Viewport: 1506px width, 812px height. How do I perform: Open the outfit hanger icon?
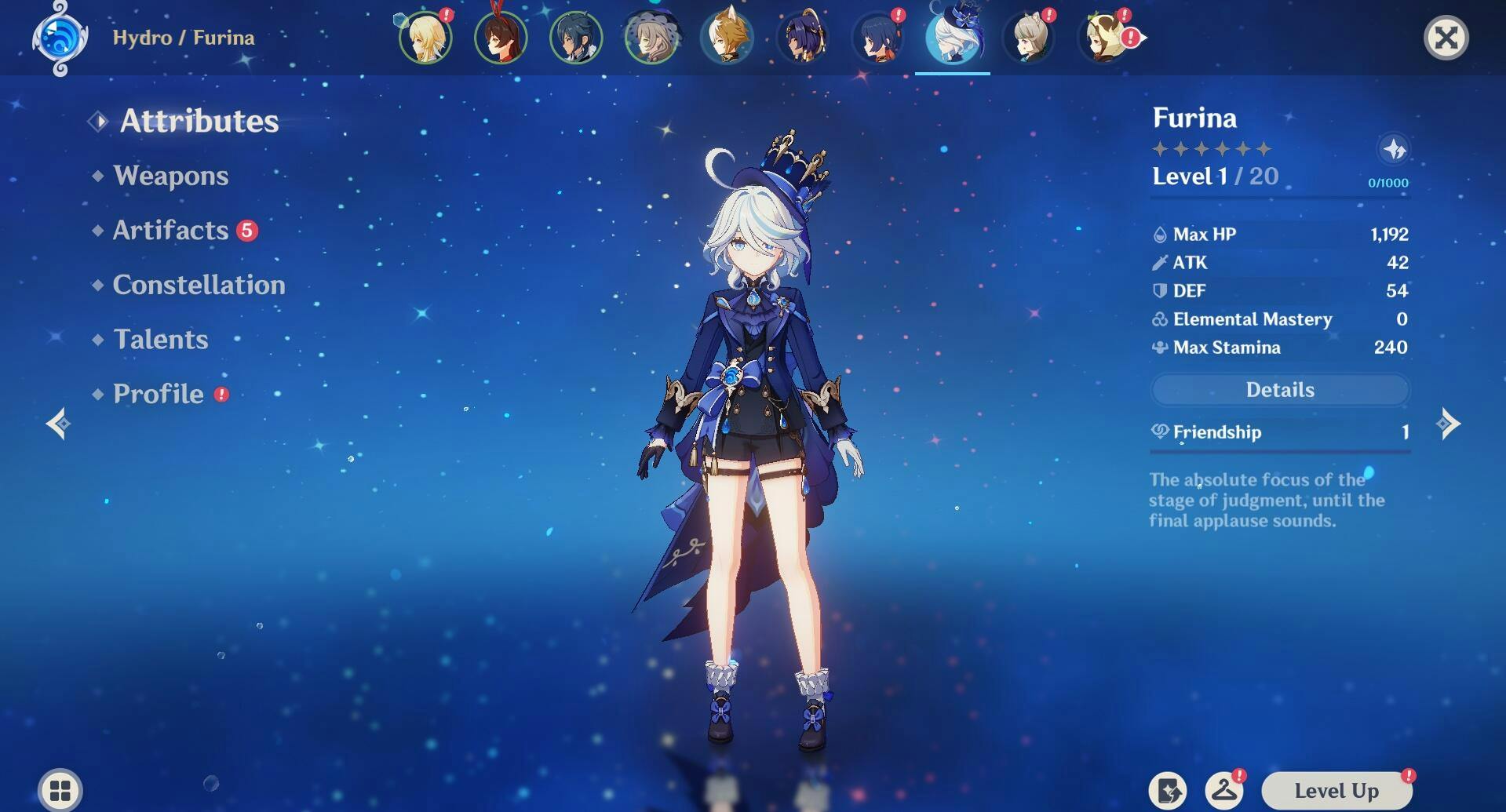tap(1223, 791)
